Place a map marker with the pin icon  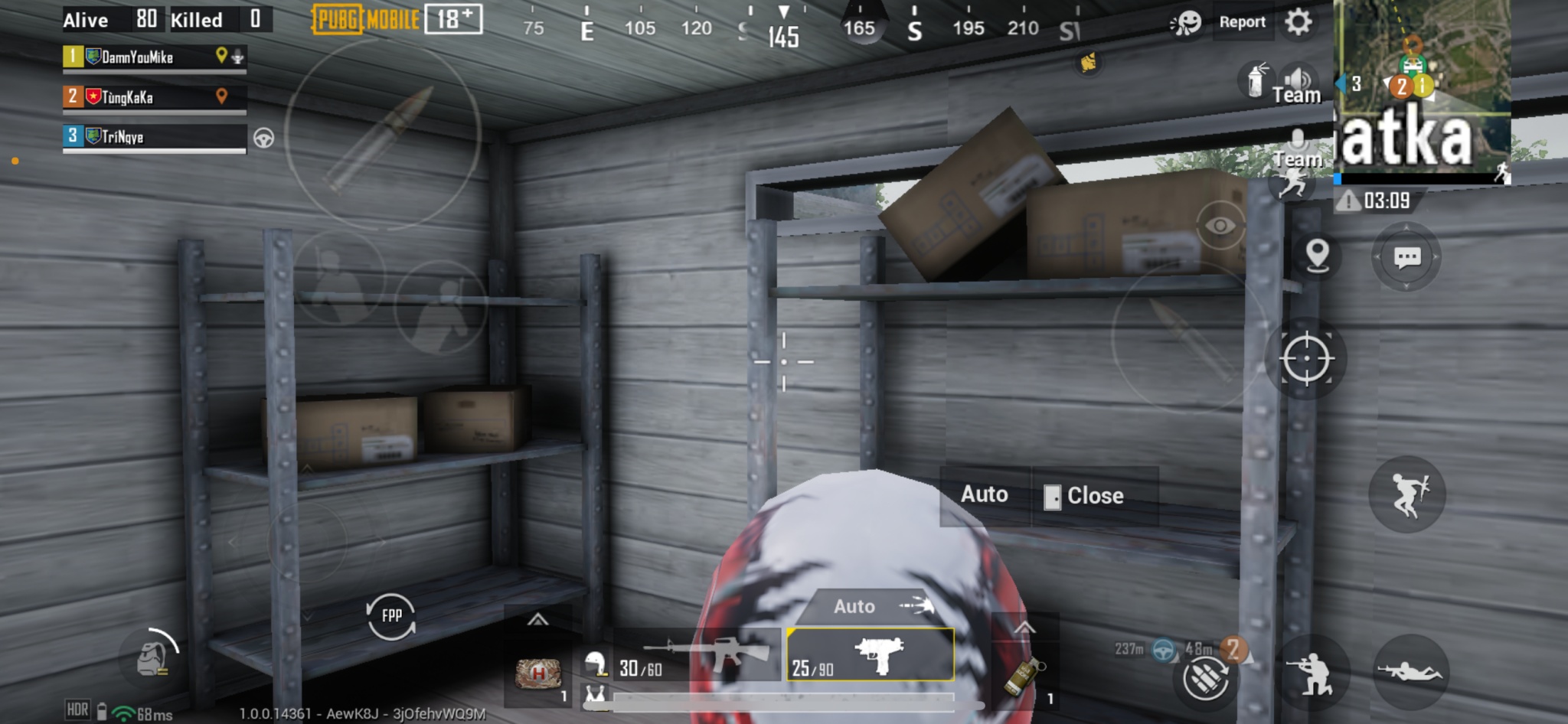[x=1318, y=257]
